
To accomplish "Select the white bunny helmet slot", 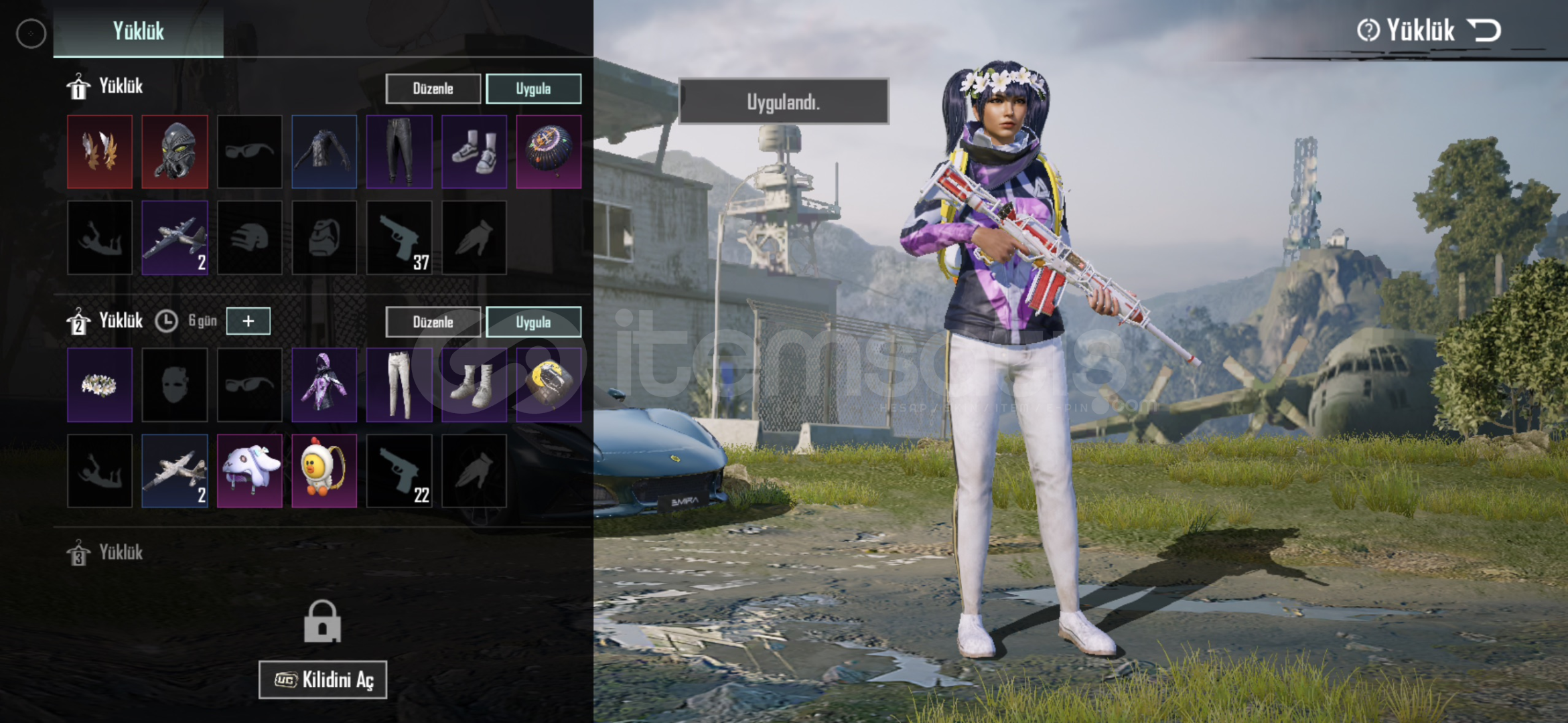I will [249, 471].
